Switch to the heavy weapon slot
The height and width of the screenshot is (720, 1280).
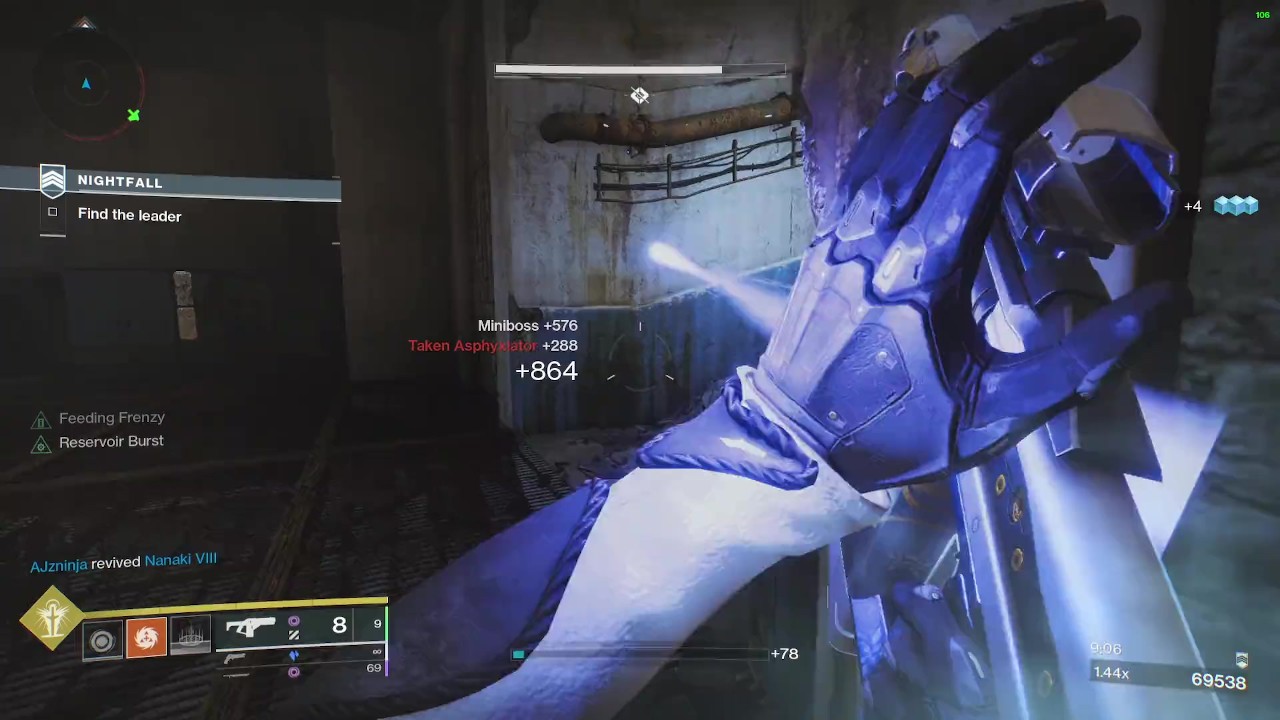(x=236, y=673)
